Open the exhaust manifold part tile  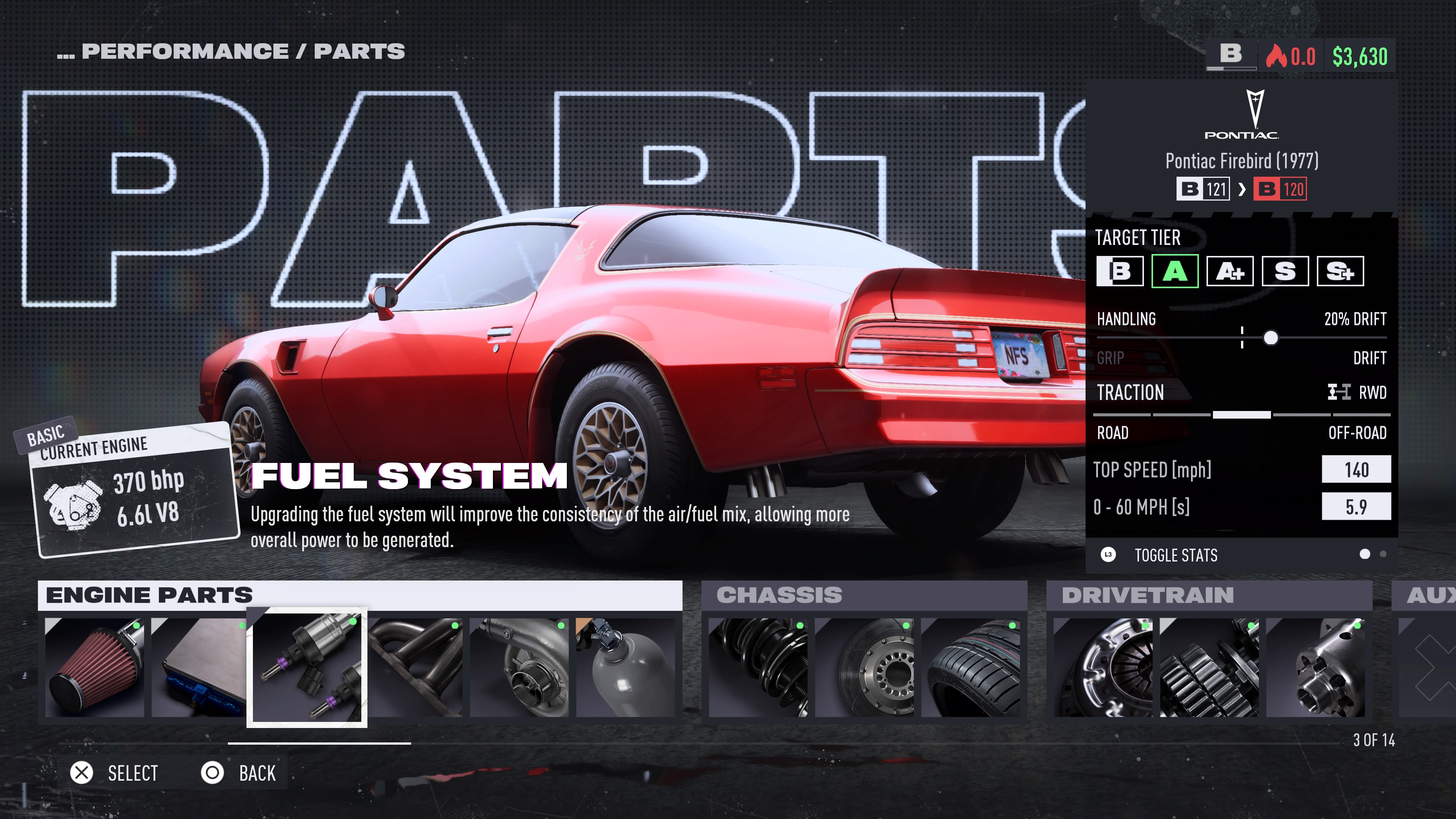416,667
